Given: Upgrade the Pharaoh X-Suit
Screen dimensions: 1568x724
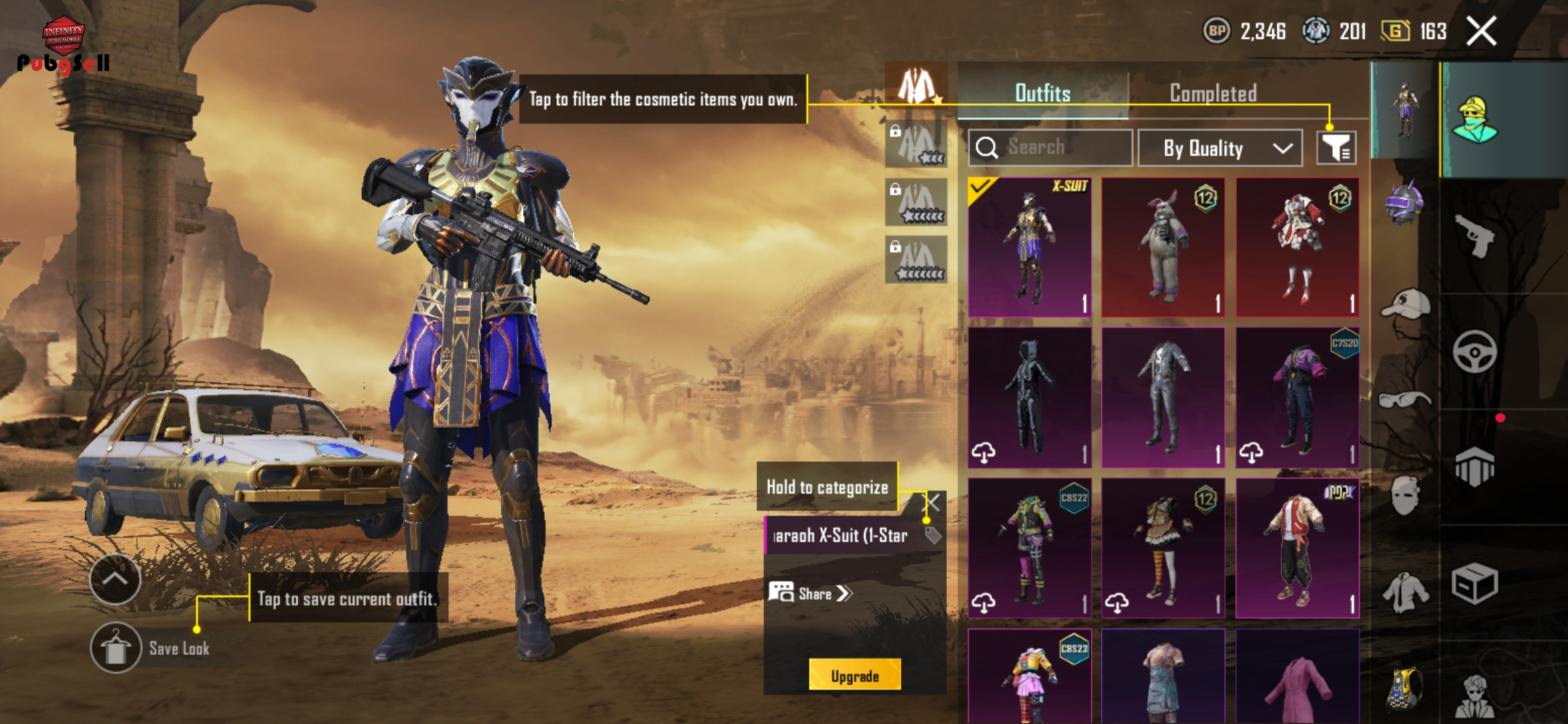Looking at the screenshot, I should click(x=854, y=676).
